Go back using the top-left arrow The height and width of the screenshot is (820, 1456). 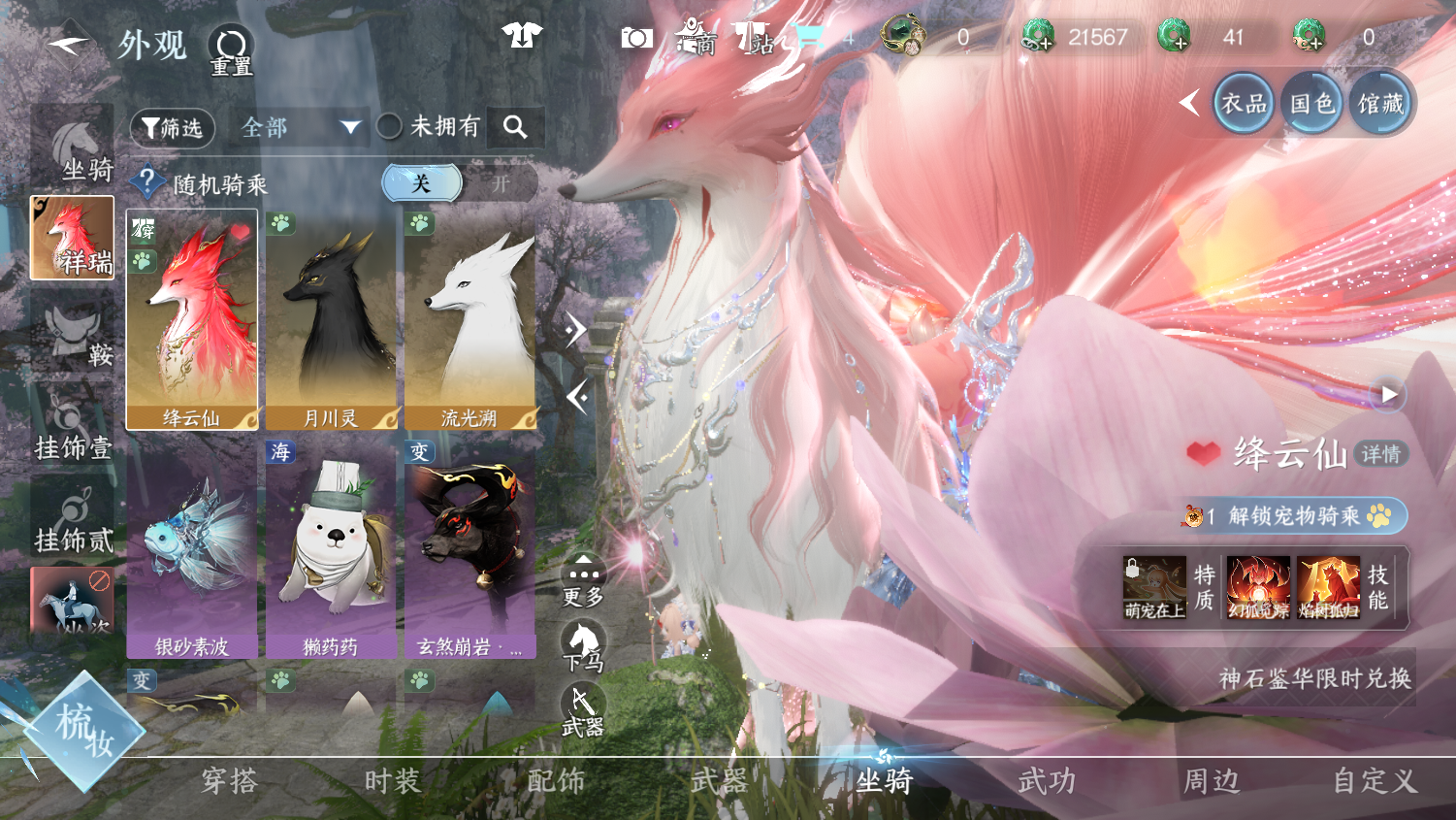pyautogui.click(x=68, y=43)
